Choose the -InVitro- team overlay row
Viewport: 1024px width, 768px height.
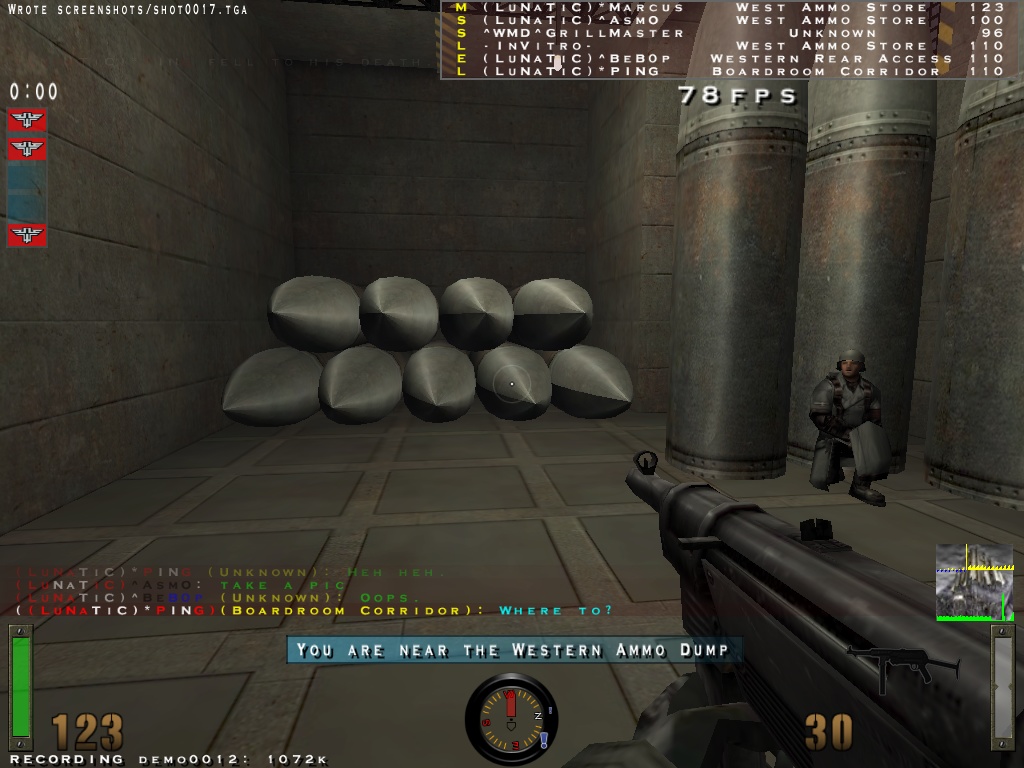[728, 46]
